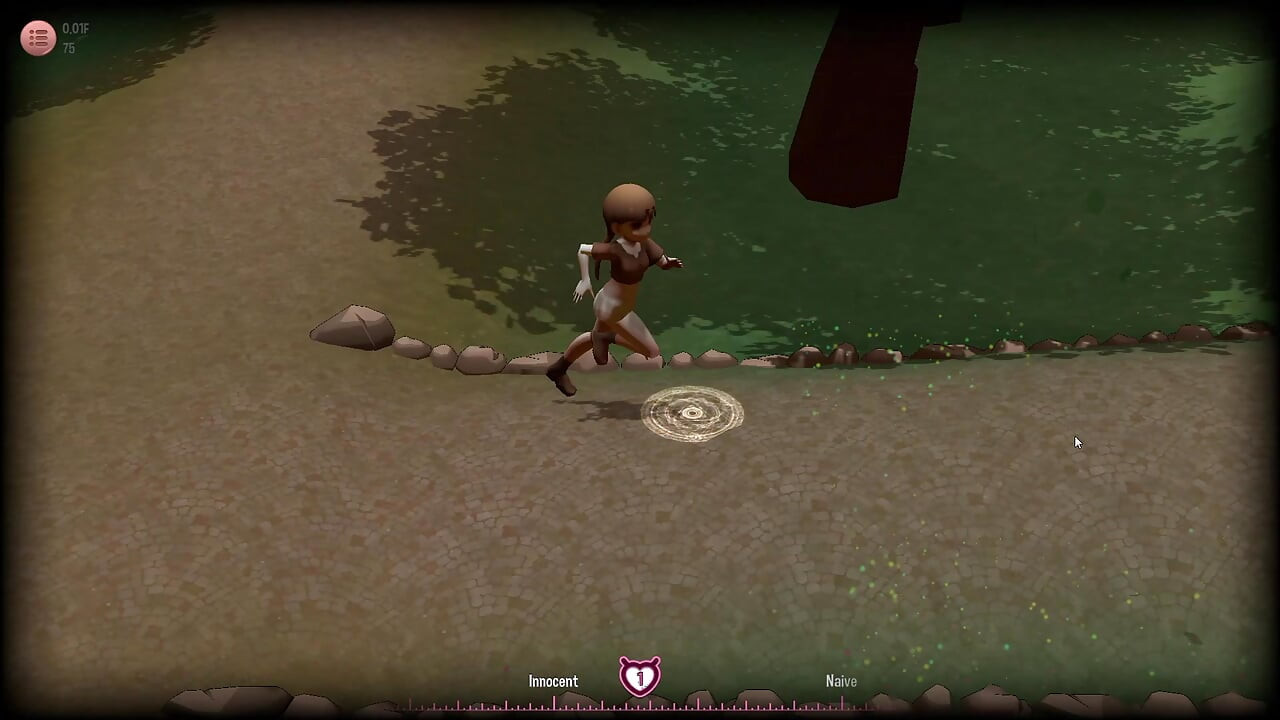Click the tick-marked progress ruler at the bottom
This screenshot has height=720, width=1280.
[x=640, y=703]
